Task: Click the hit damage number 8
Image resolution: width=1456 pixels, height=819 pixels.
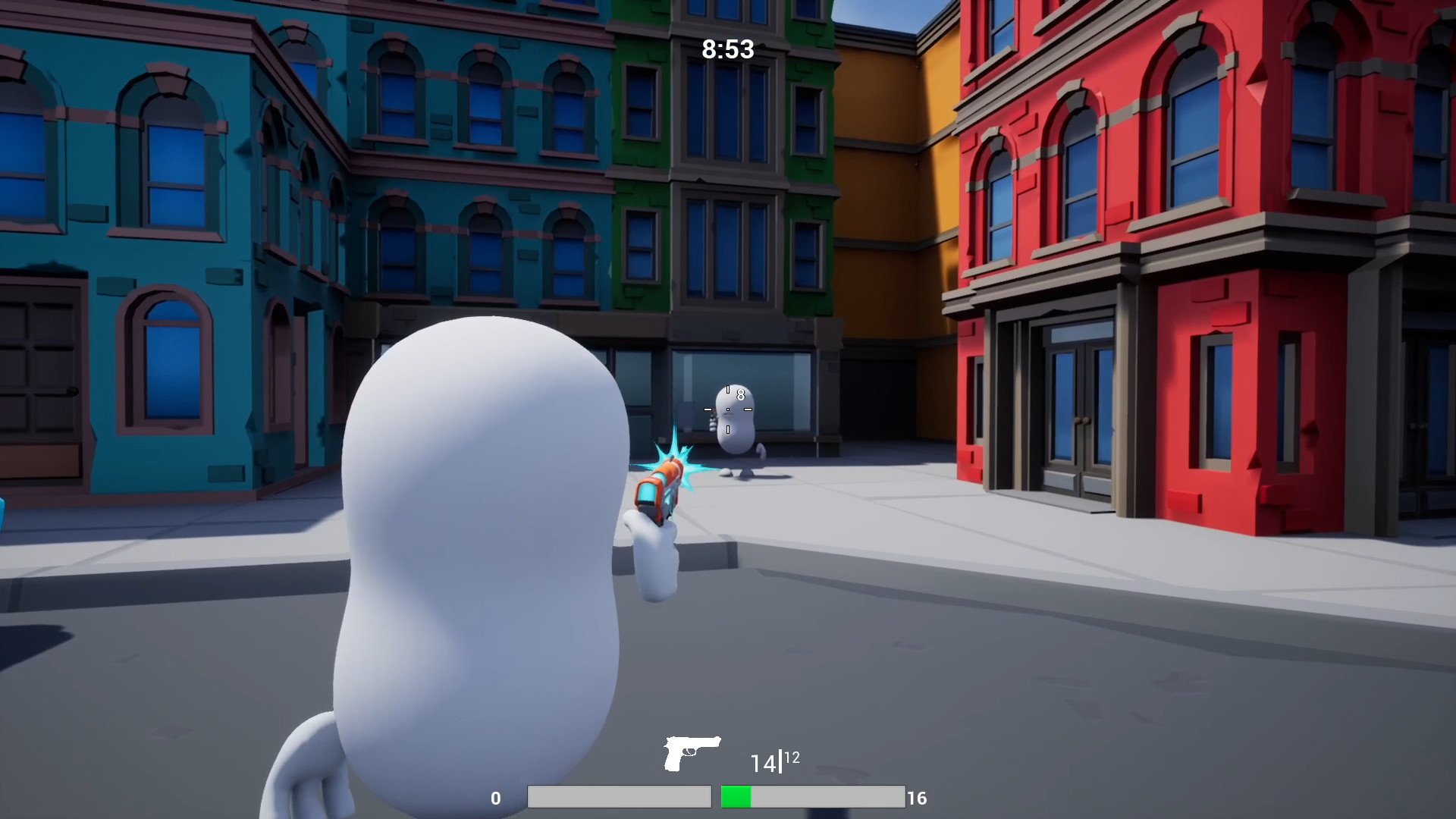Action: tap(741, 394)
